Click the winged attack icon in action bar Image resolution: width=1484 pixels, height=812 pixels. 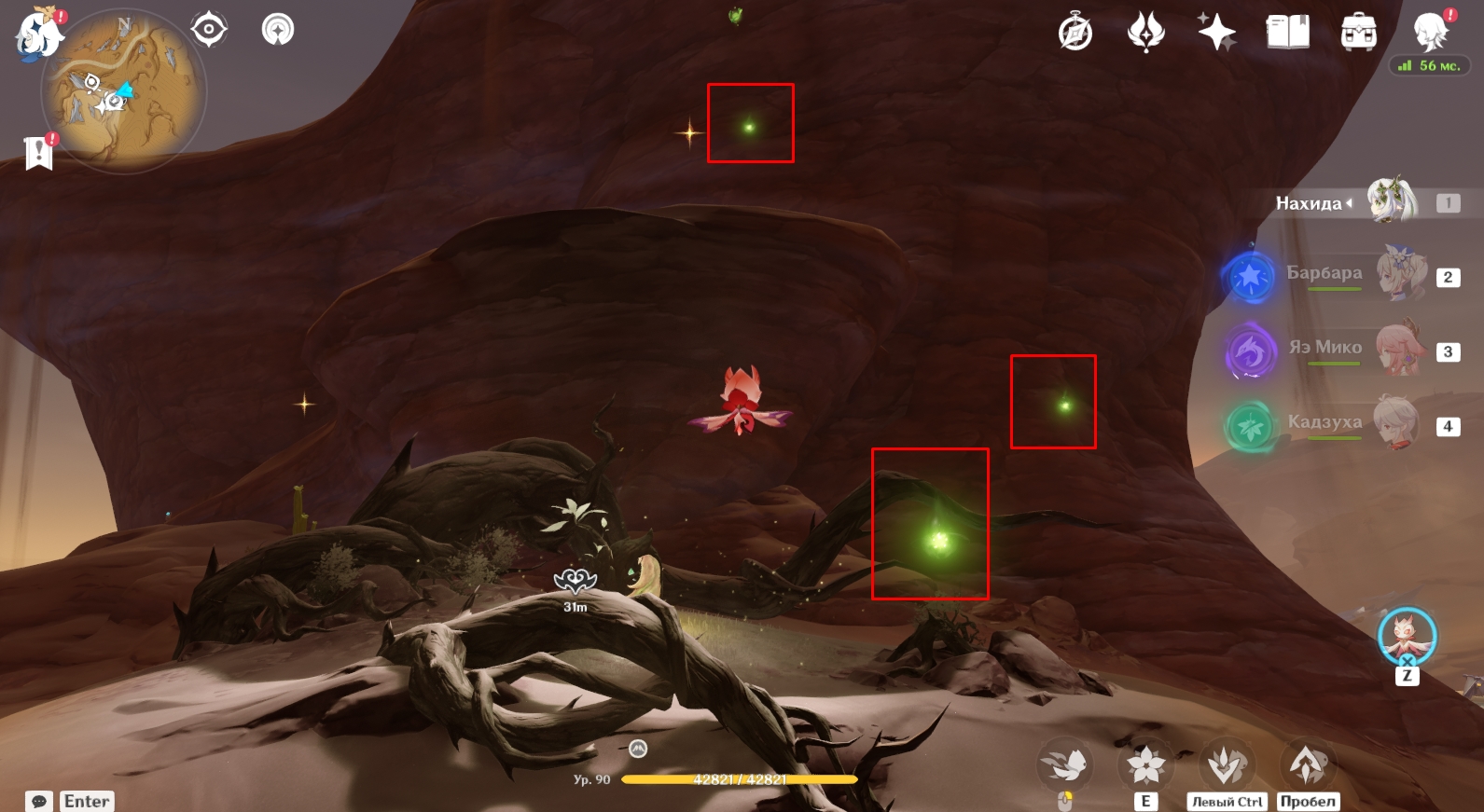[x=1065, y=766]
